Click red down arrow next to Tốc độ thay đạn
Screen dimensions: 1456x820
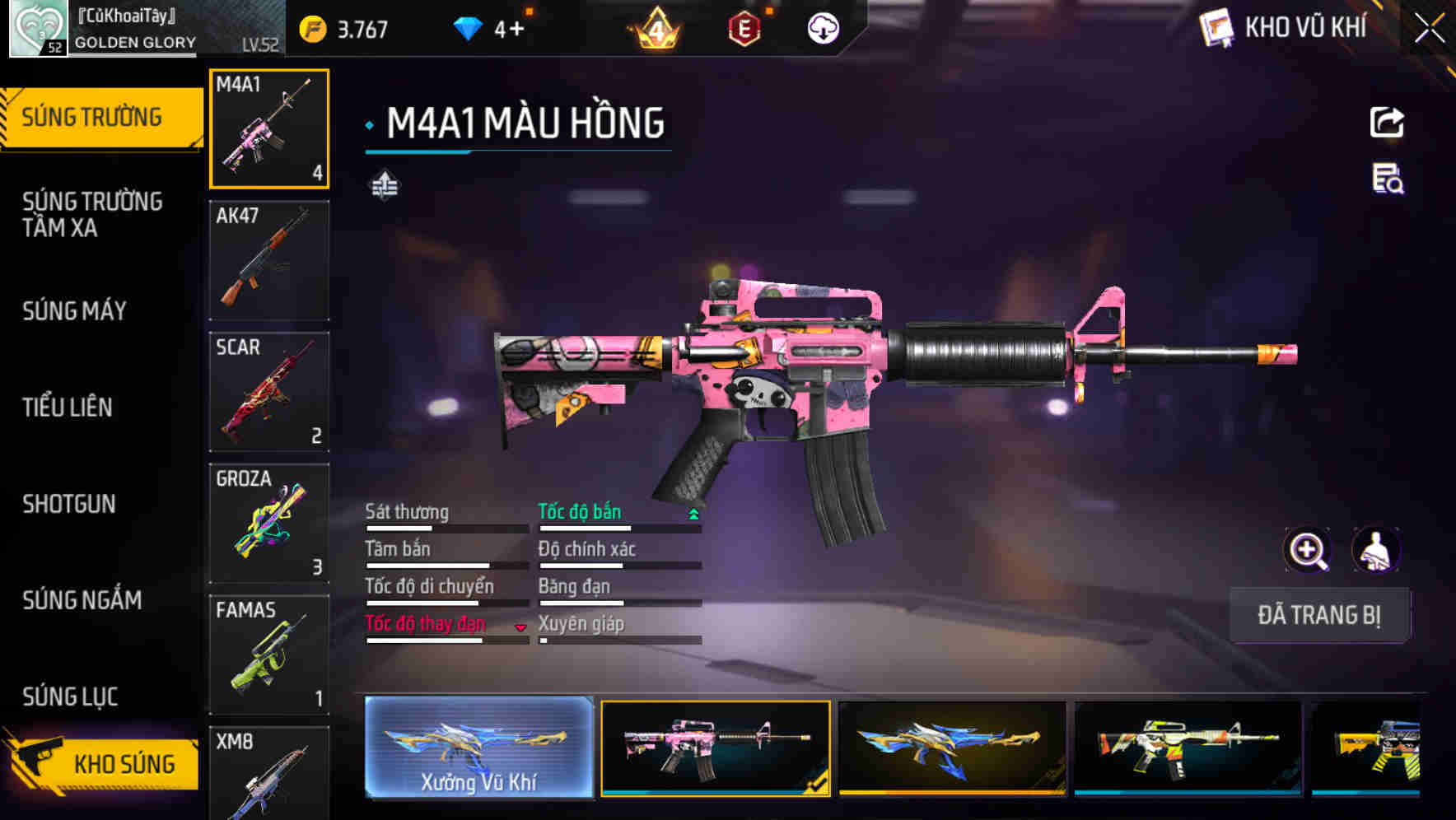(520, 627)
